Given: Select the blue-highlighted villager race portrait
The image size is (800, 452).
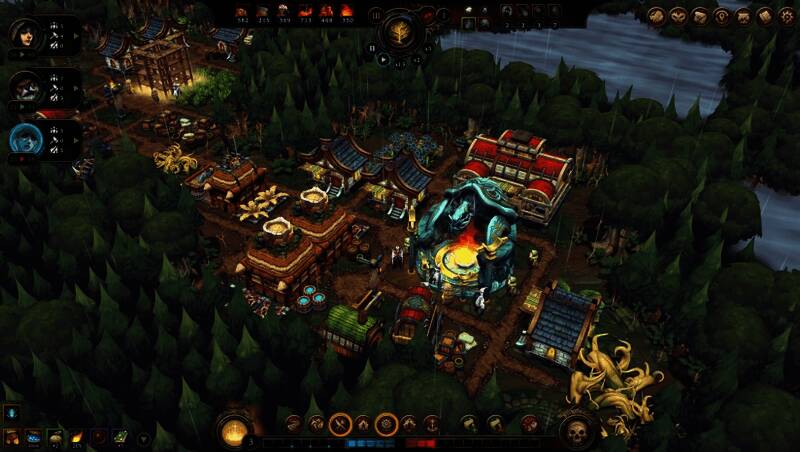Looking at the screenshot, I should tap(24, 140).
